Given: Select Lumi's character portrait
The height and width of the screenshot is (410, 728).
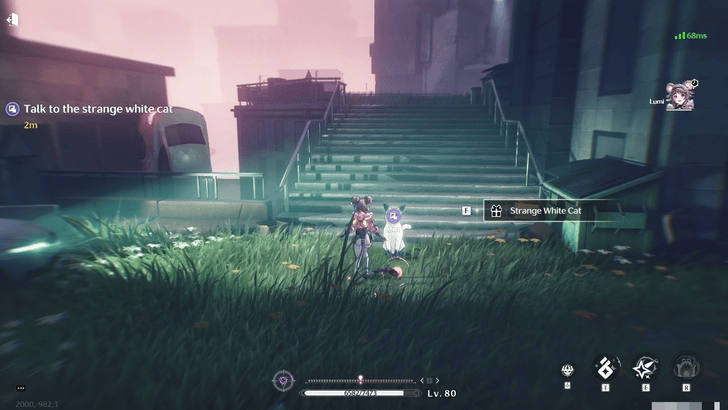Looking at the screenshot, I should pyautogui.click(x=681, y=95).
